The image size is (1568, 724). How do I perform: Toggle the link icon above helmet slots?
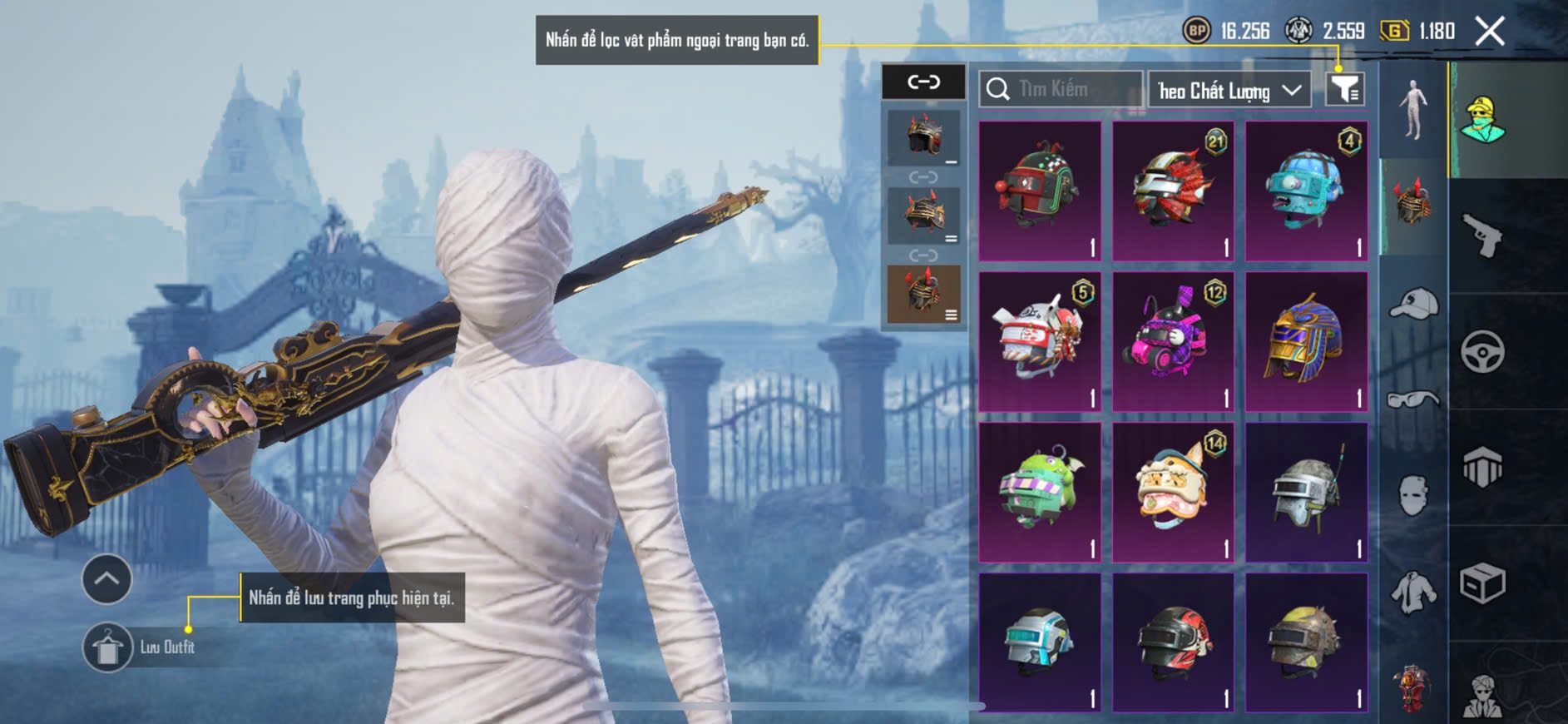point(923,82)
